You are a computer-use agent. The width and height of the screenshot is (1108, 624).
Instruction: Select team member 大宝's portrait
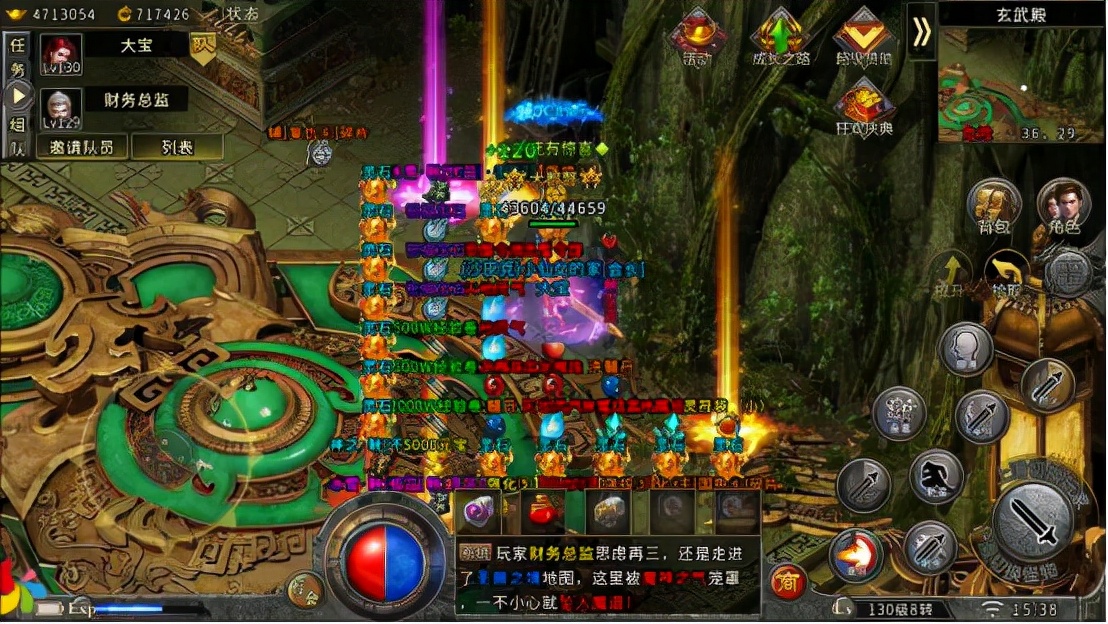point(61,54)
